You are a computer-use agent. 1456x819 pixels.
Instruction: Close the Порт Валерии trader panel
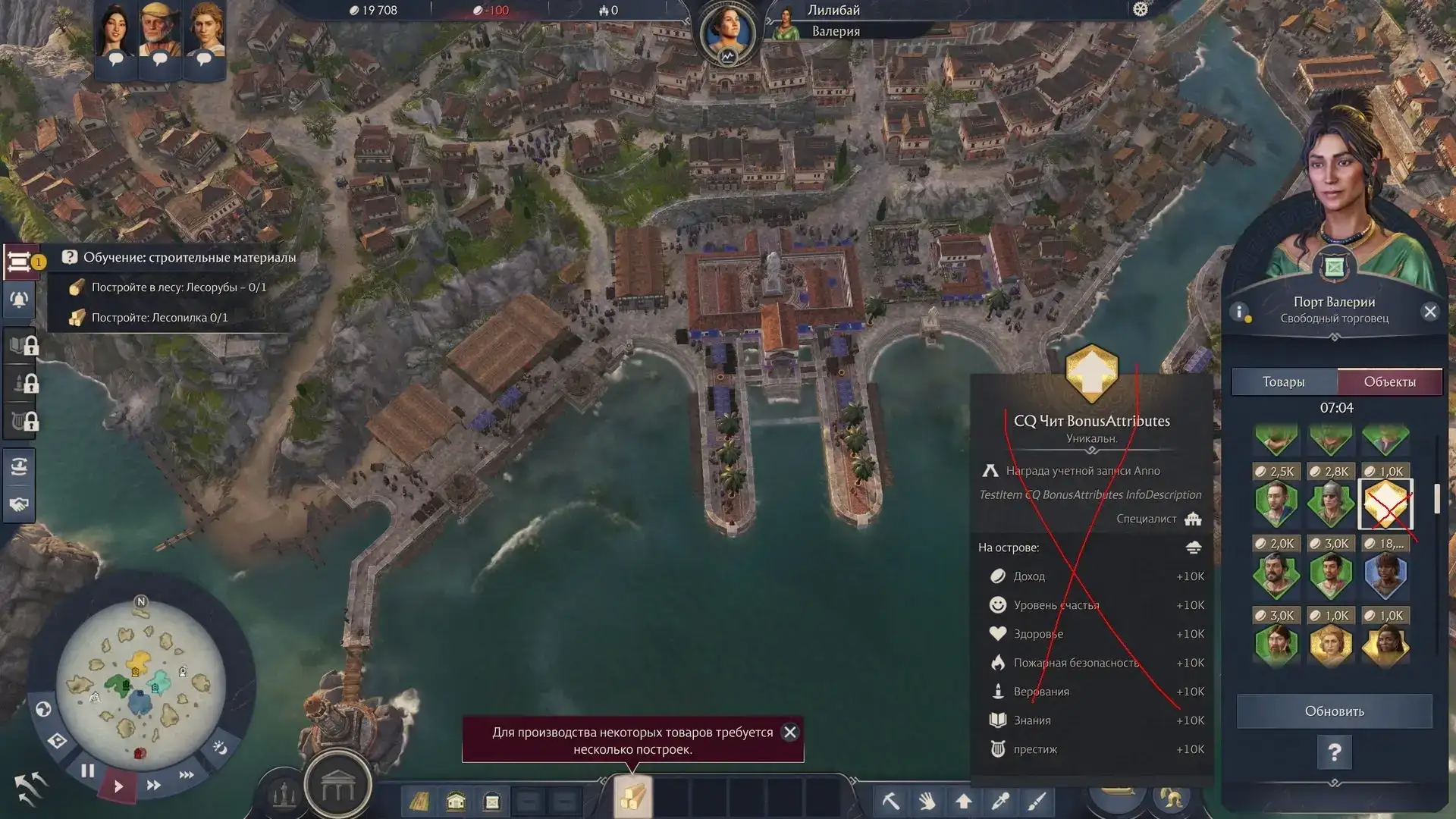(1429, 312)
